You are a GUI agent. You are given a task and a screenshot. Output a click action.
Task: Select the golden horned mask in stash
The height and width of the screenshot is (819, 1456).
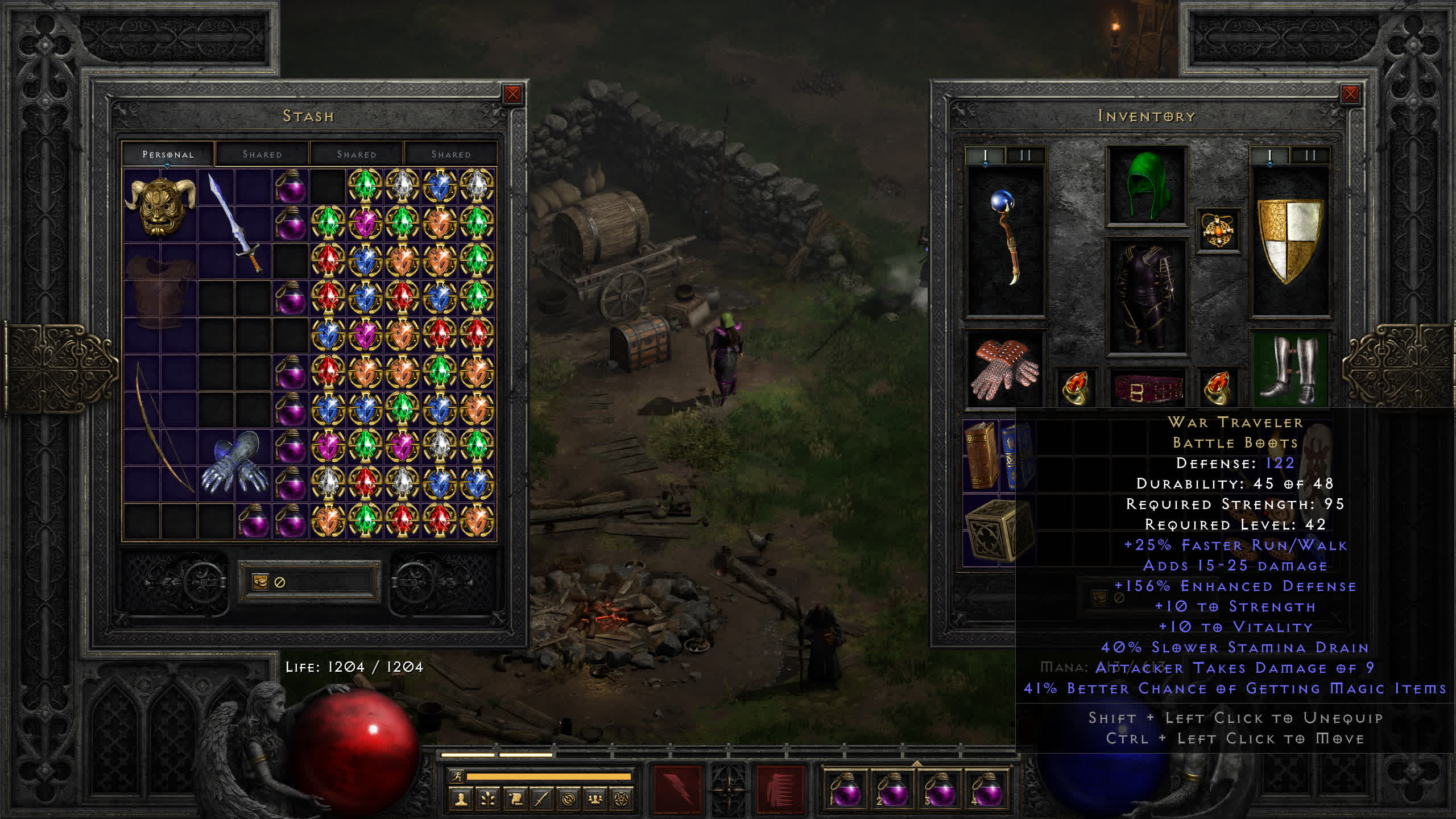[x=160, y=206]
